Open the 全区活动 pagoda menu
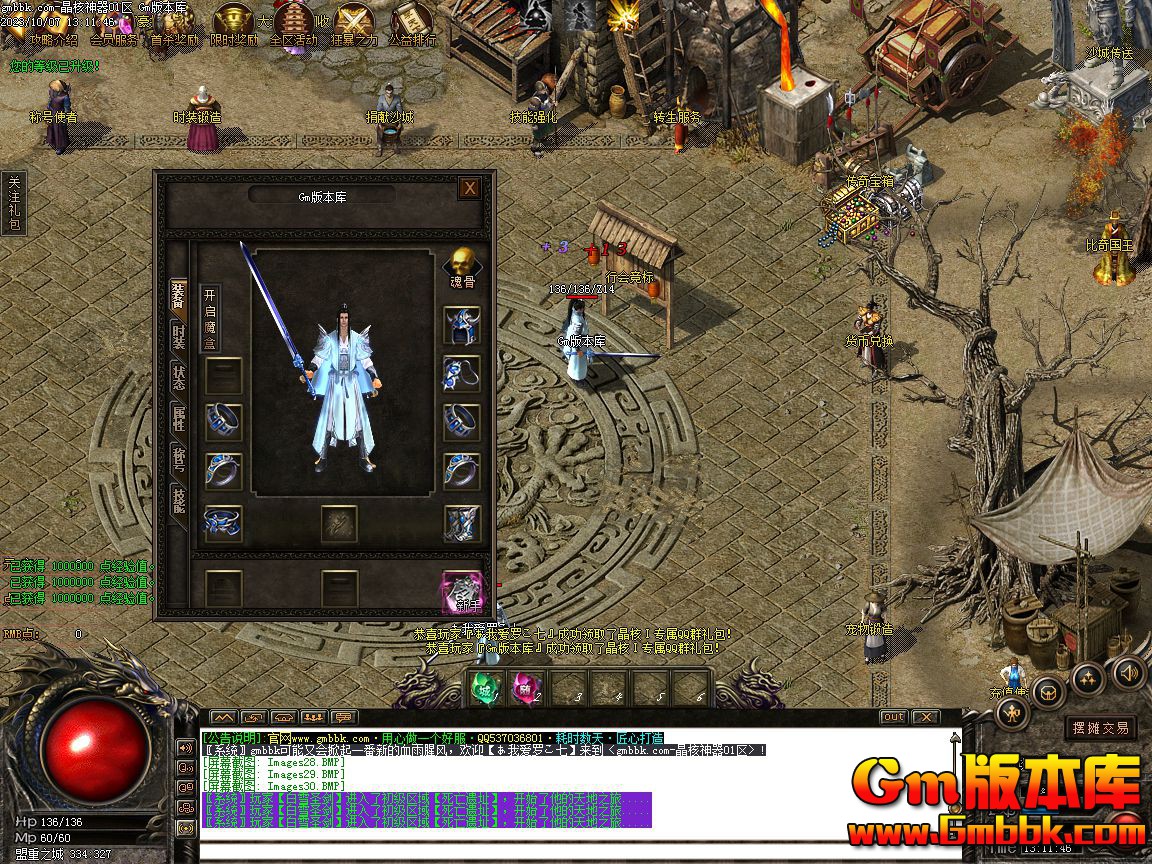 [293, 24]
